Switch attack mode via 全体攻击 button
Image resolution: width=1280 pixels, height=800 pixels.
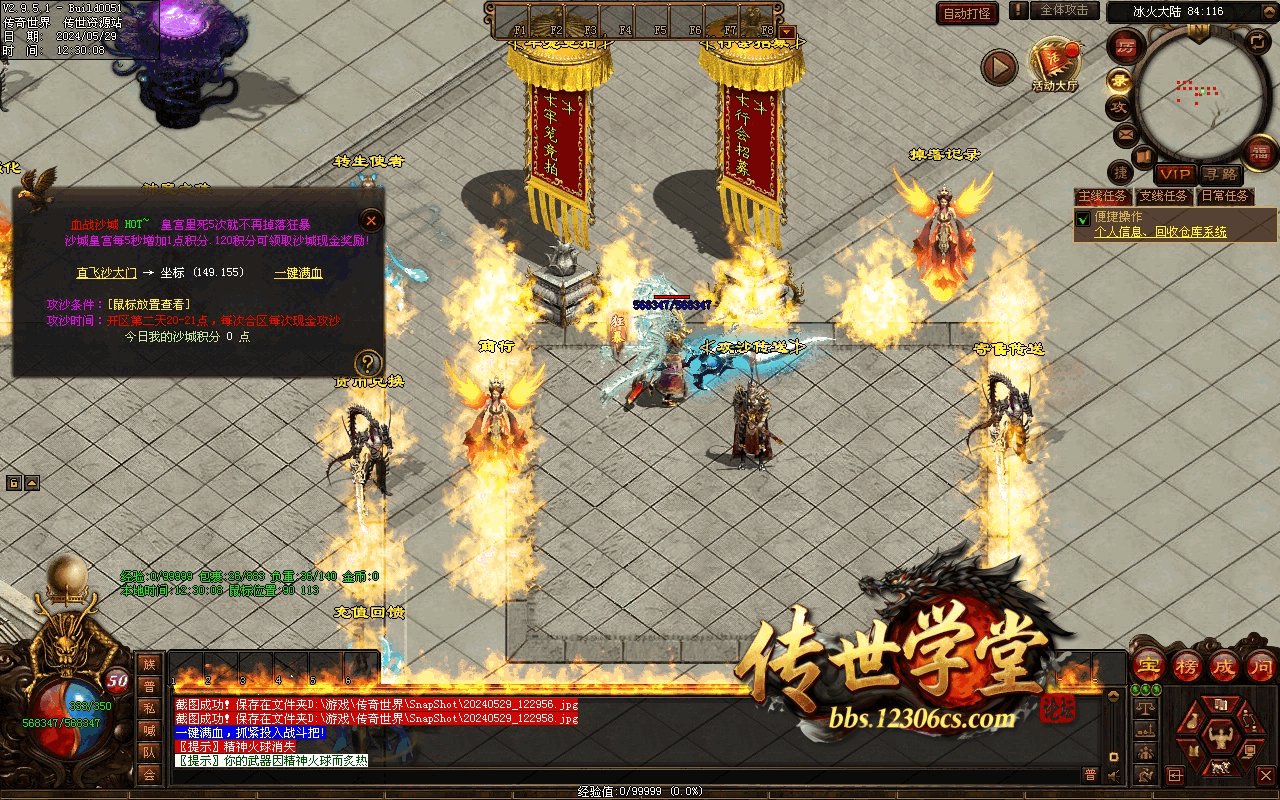pyautogui.click(x=1063, y=11)
